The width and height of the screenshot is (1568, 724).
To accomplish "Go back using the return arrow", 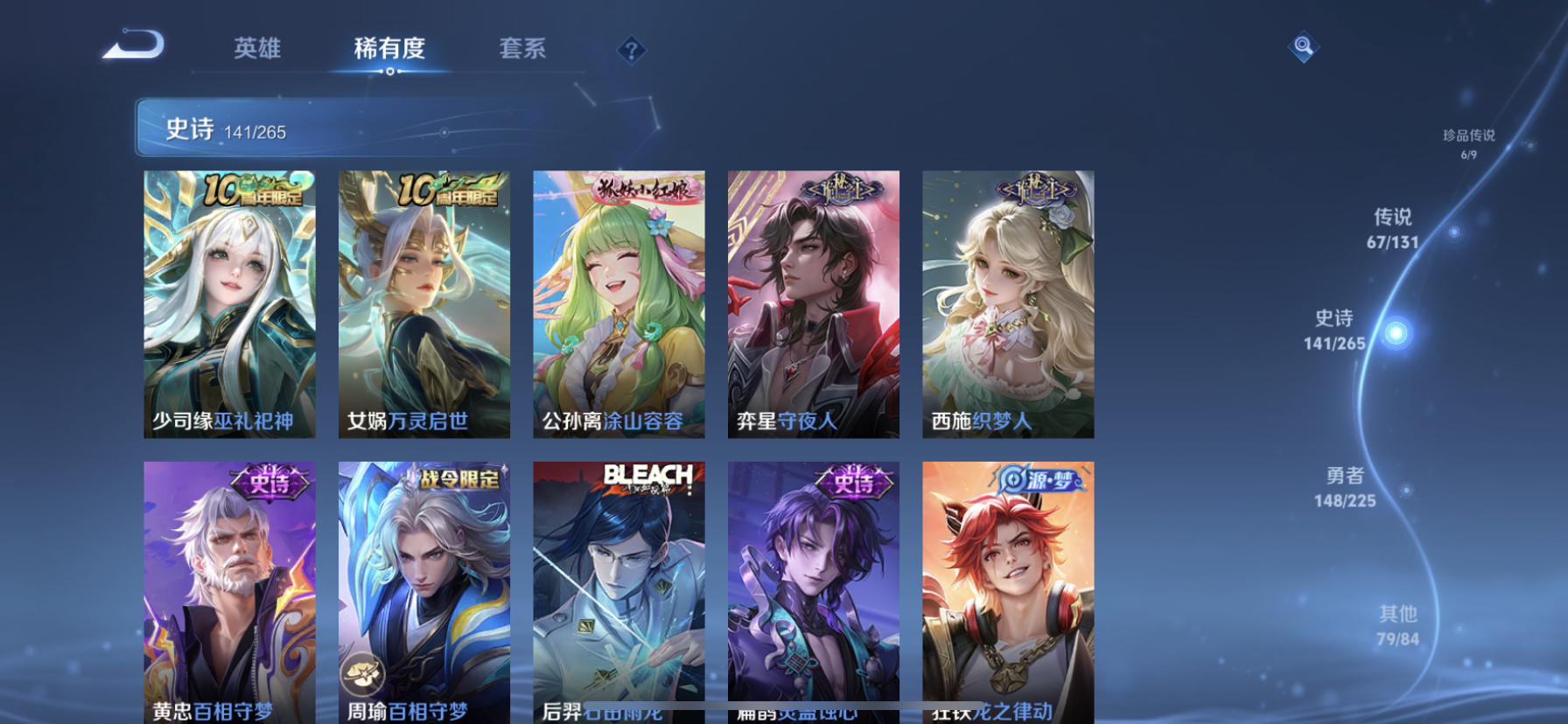I will tap(133, 45).
